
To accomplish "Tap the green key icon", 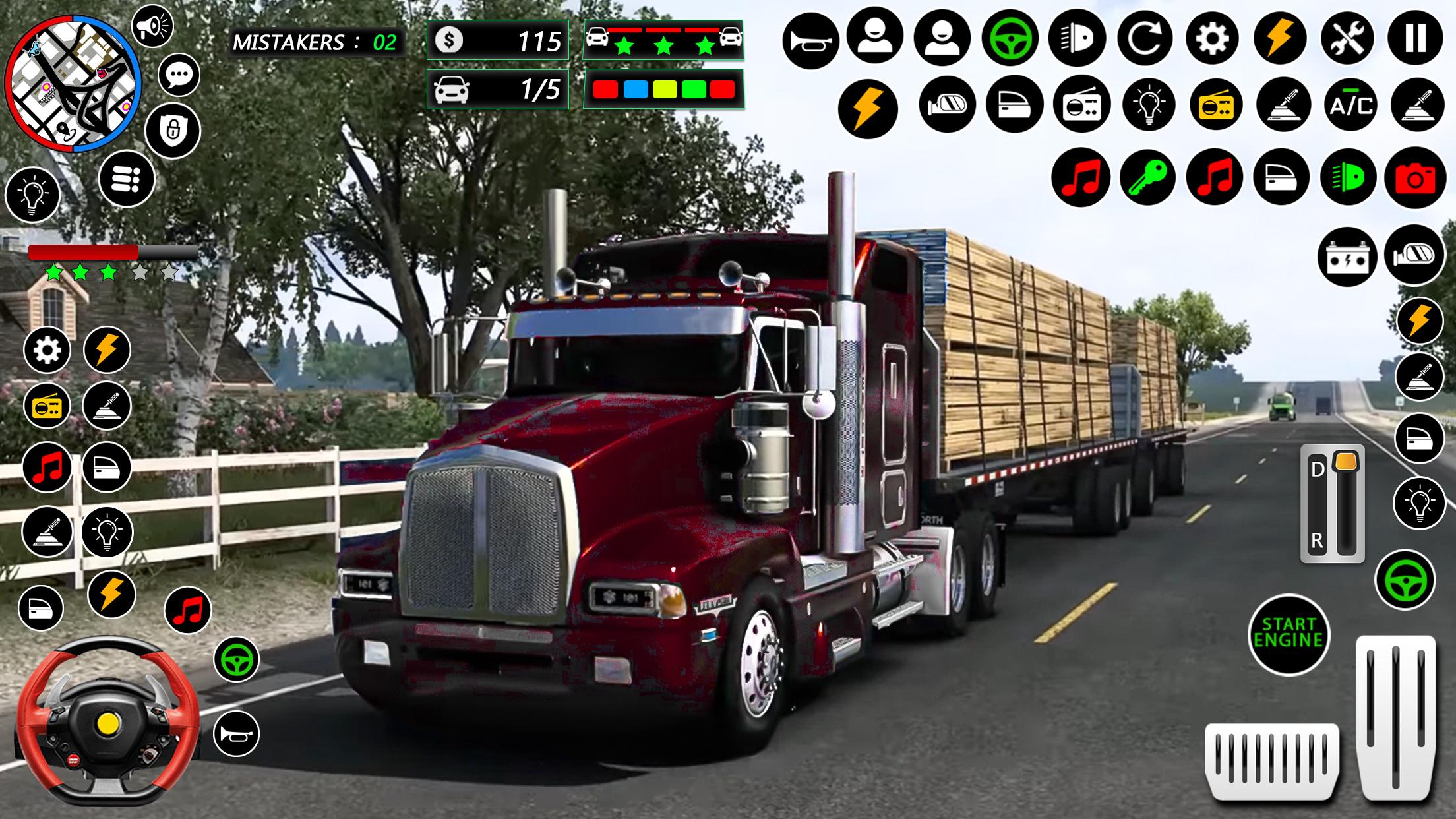I will tap(1147, 177).
